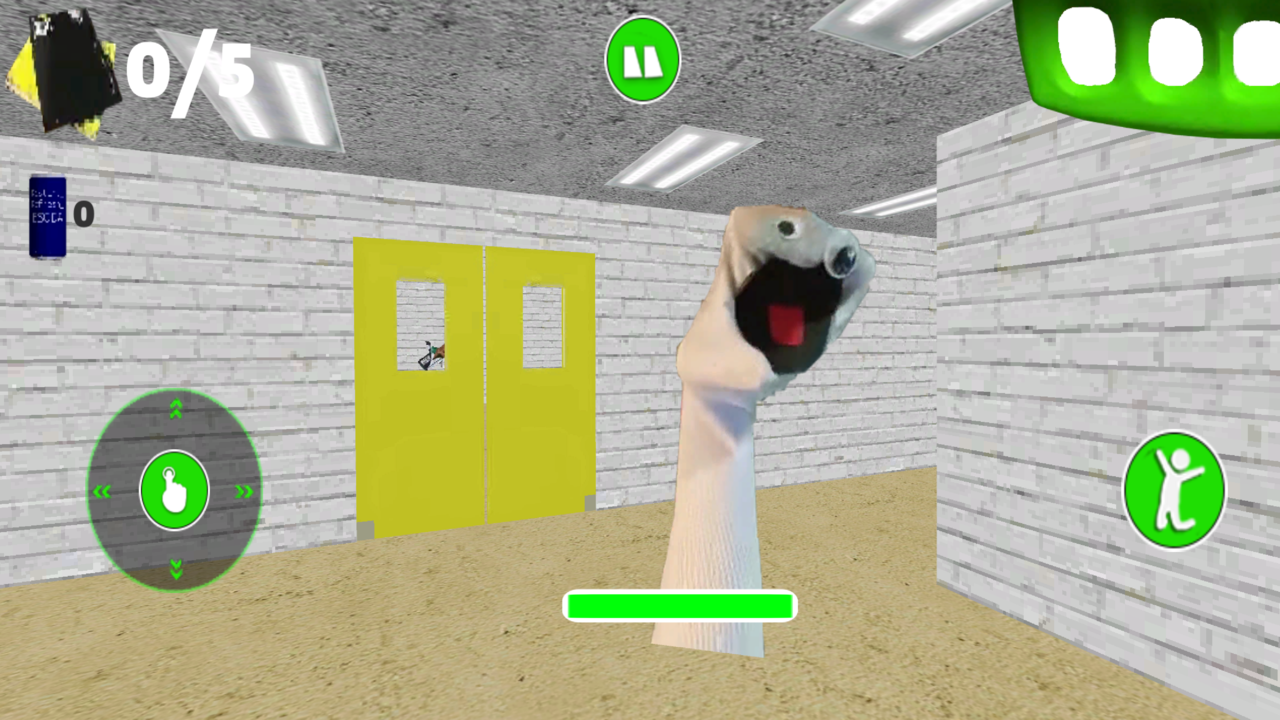Tap the downward chevron below the joystick center
1280x720 pixels.
[175, 568]
